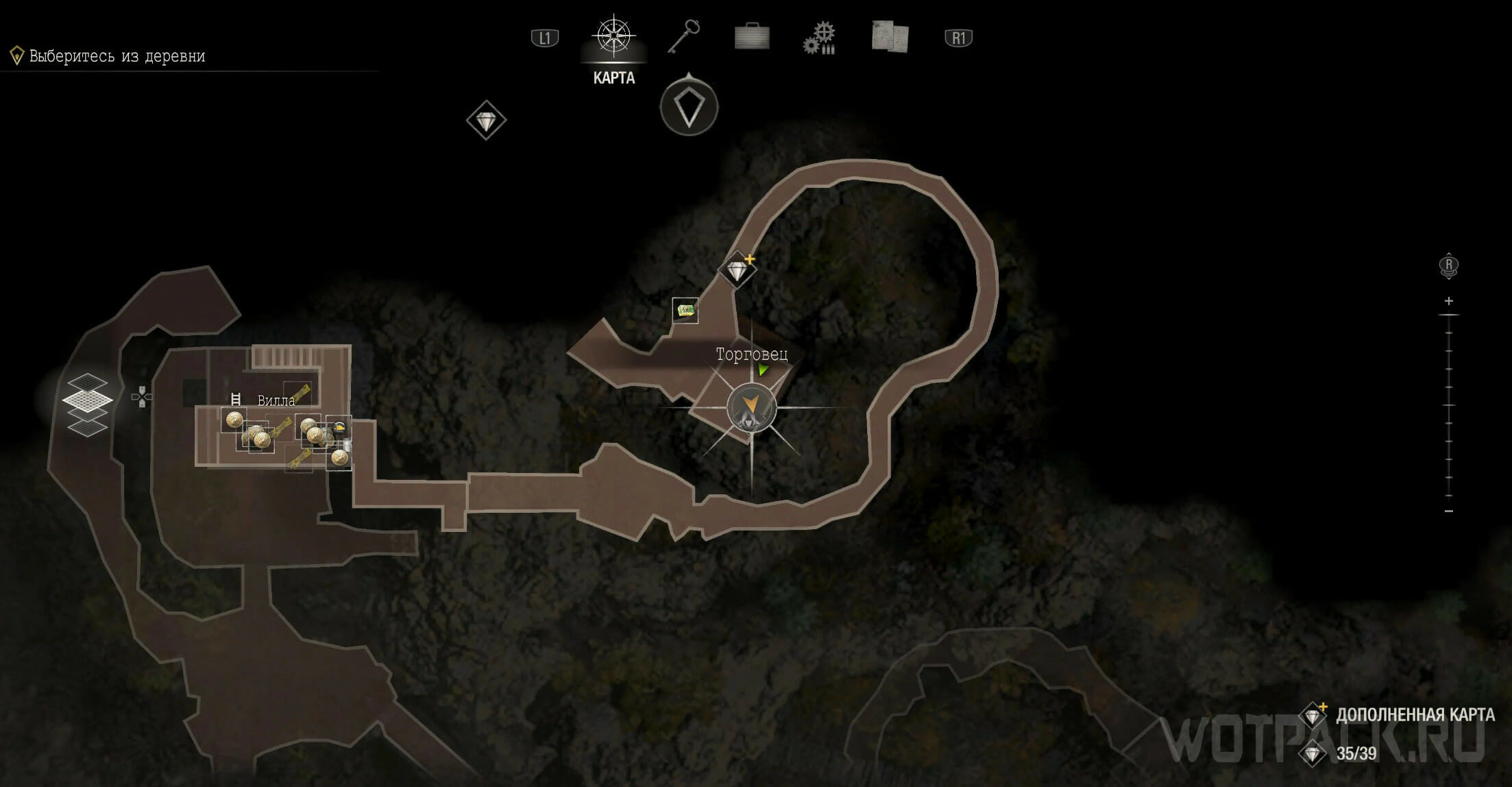This screenshot has width=1512, height=787.
Task: Zoom in with the plus sign
Action: point(1448,301)
